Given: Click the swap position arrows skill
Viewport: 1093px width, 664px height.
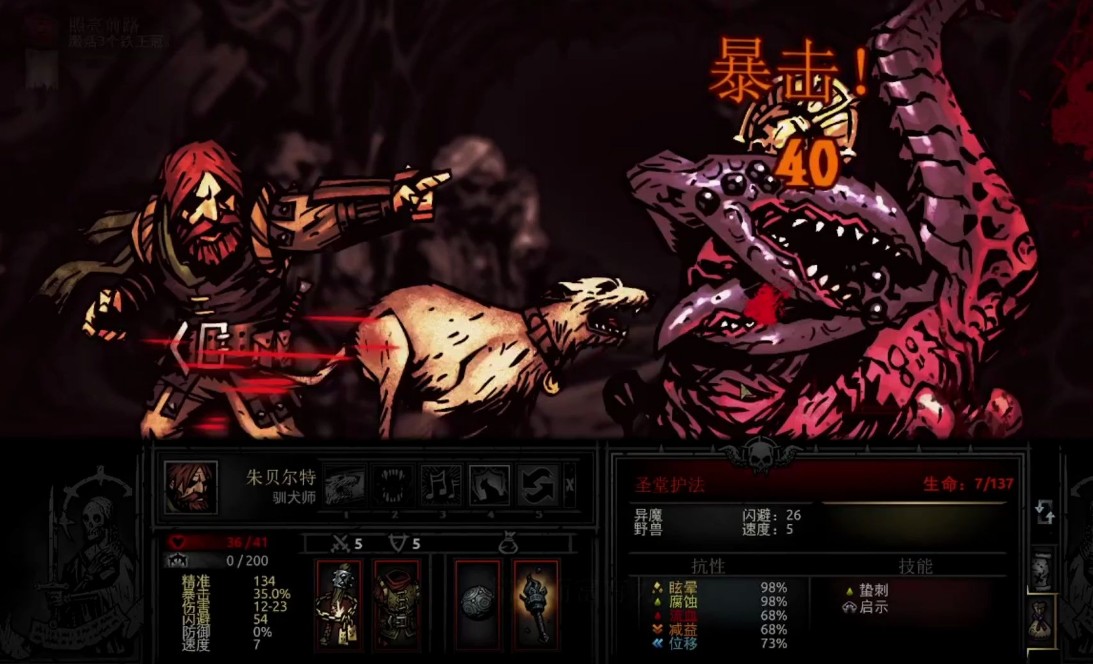Looking at the screenshot, I should [x=537, y=485].
